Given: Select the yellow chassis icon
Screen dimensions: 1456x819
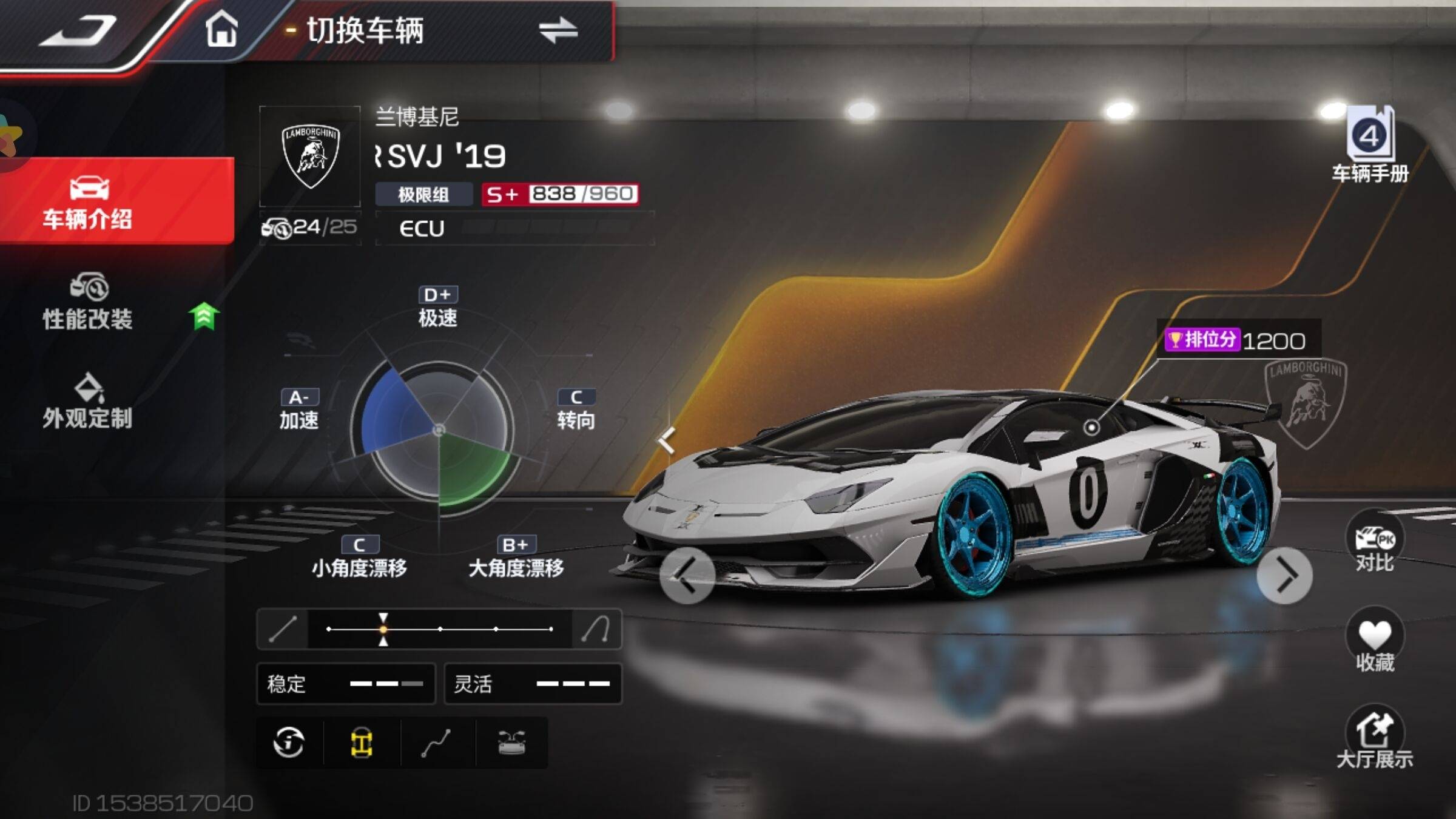Looking at the screenshot, I should [x=362, y=742].
